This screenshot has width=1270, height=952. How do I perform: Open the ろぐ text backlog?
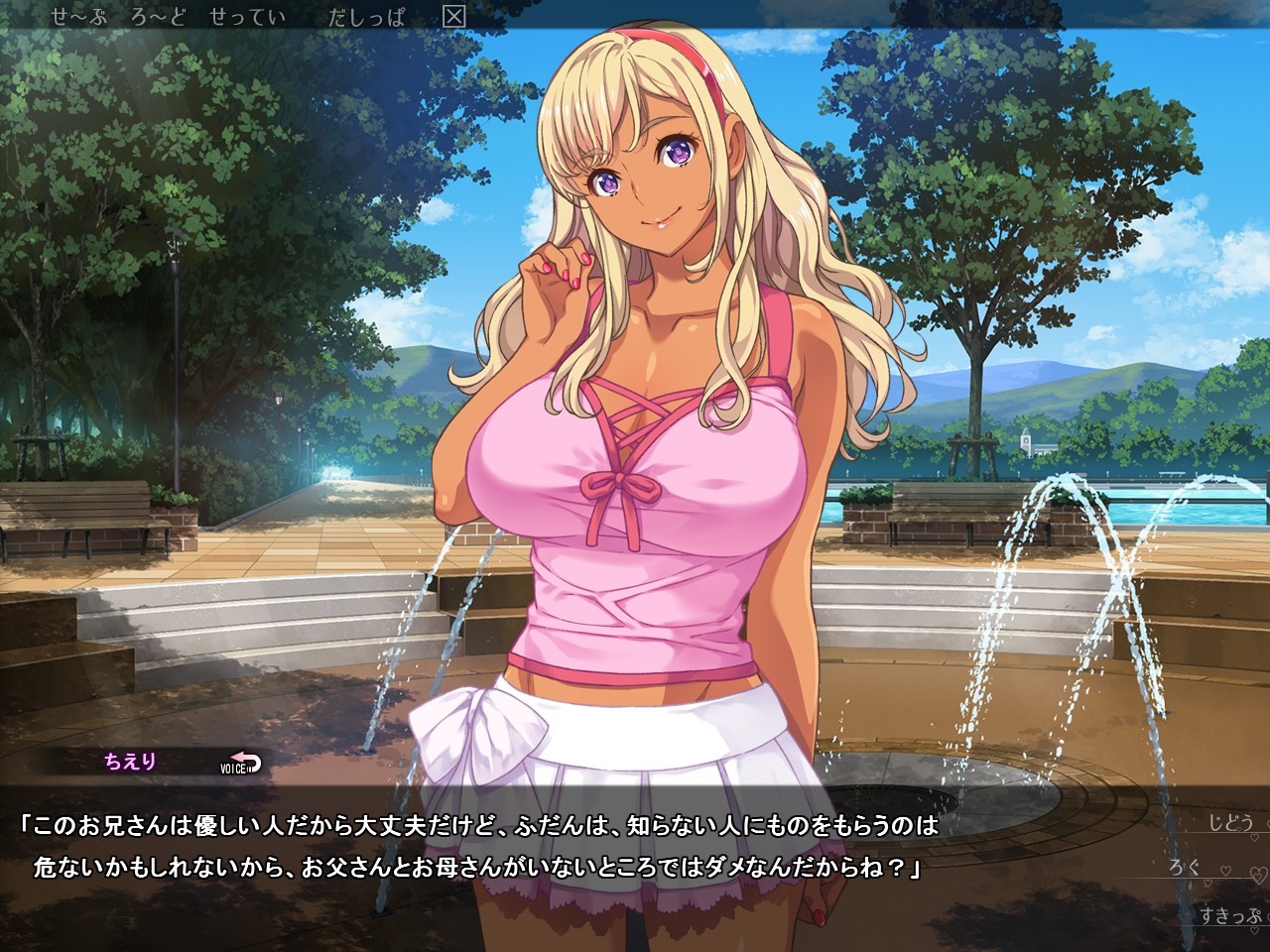(1186, 868)
